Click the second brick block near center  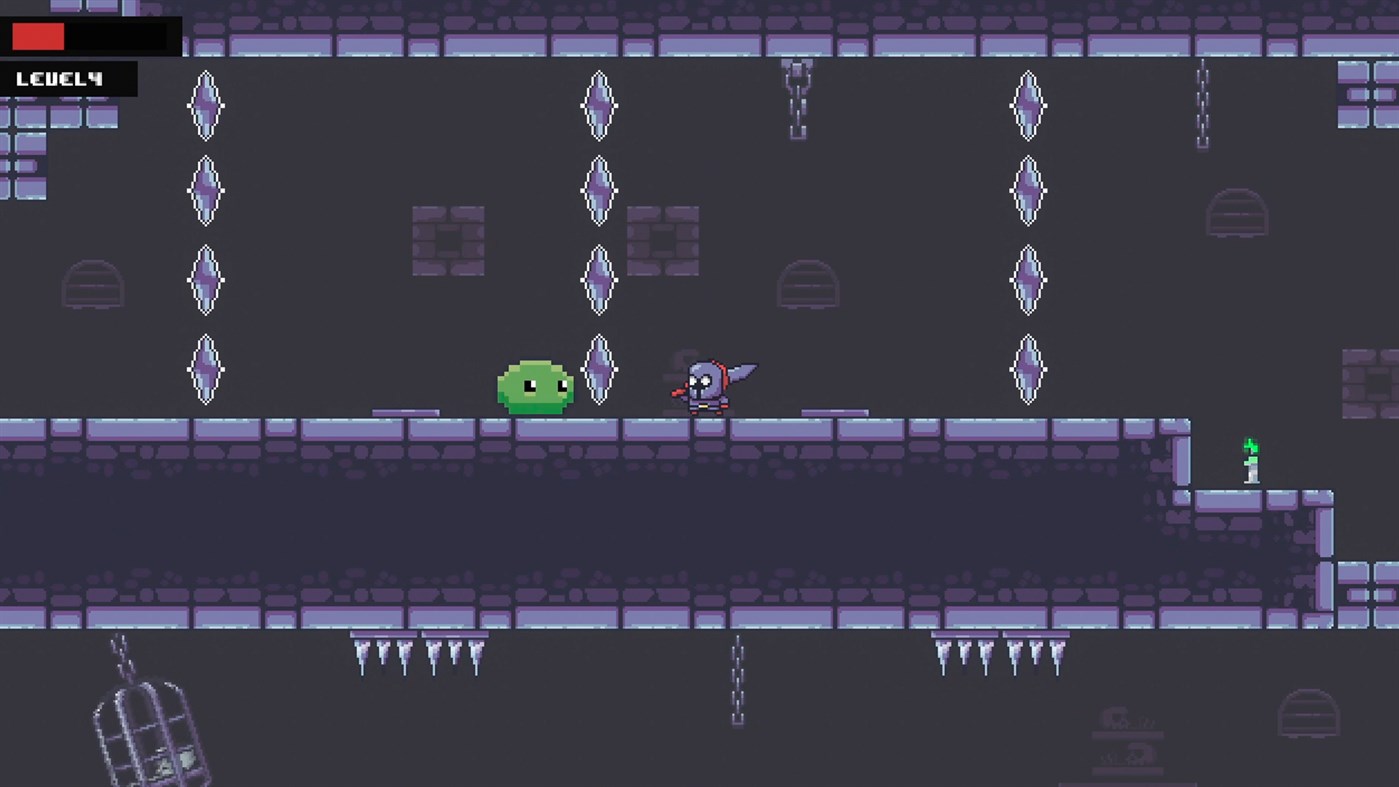(663, 240)
